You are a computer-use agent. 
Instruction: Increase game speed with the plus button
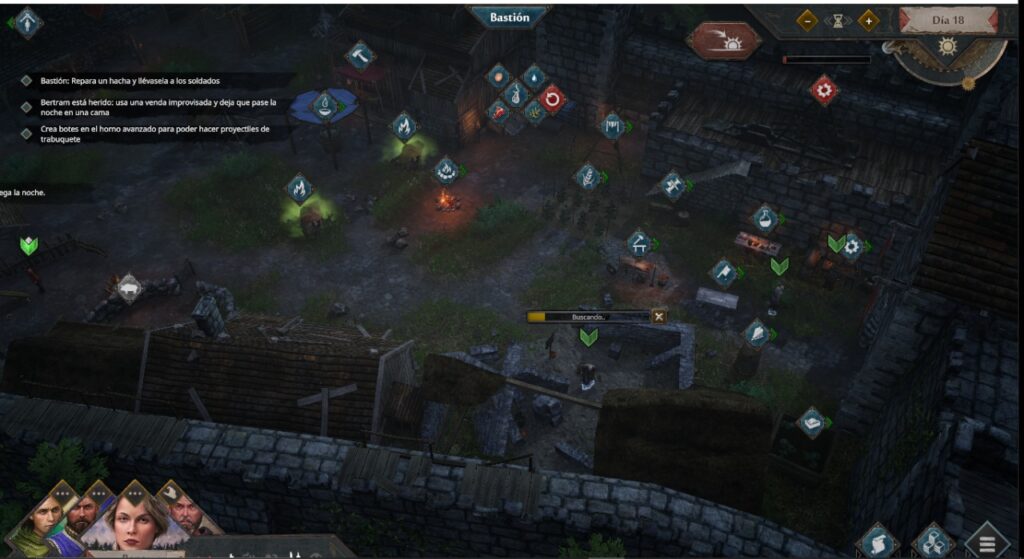[x=868, y=20]
